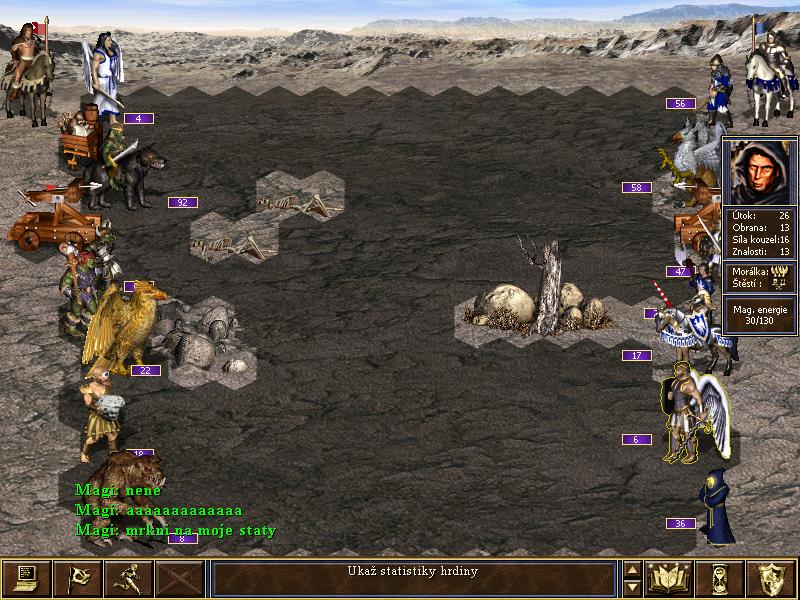Click the combat log up arrow
This screenshot has width=800, height=600.
tap(632, 570)
